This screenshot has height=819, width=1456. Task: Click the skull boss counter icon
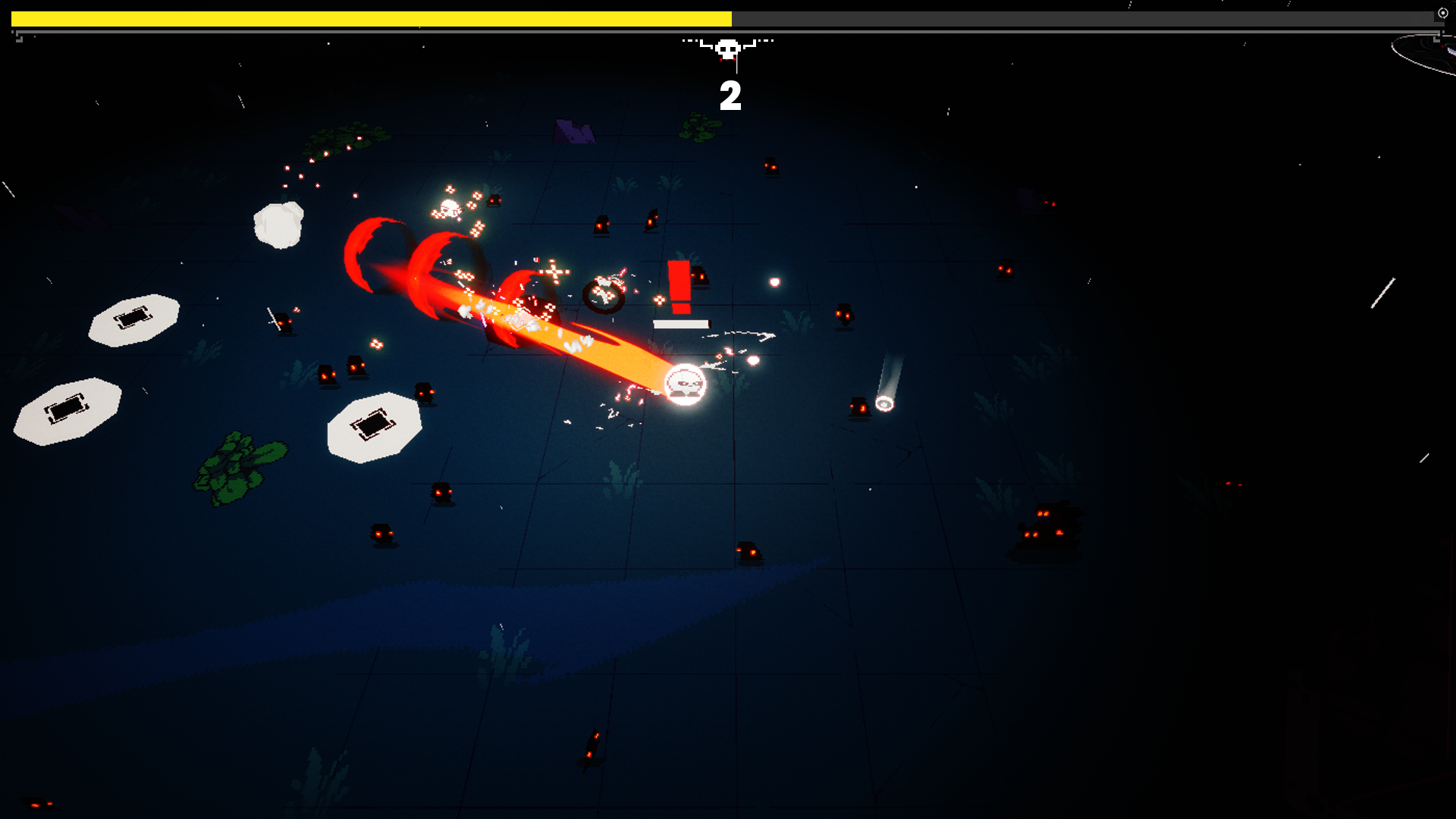pos(729,48)
